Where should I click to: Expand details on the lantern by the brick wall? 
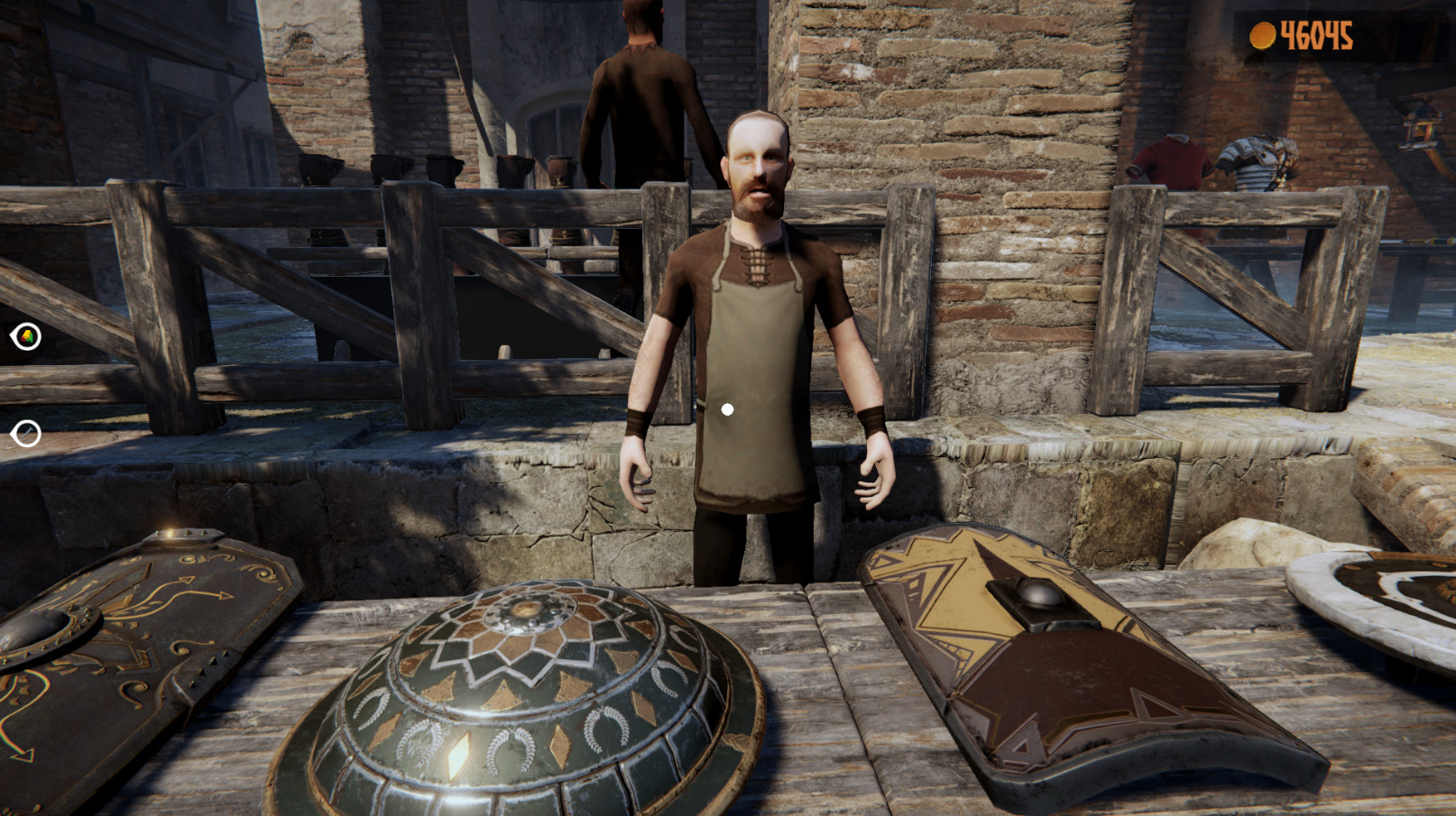click(1422, 126)
